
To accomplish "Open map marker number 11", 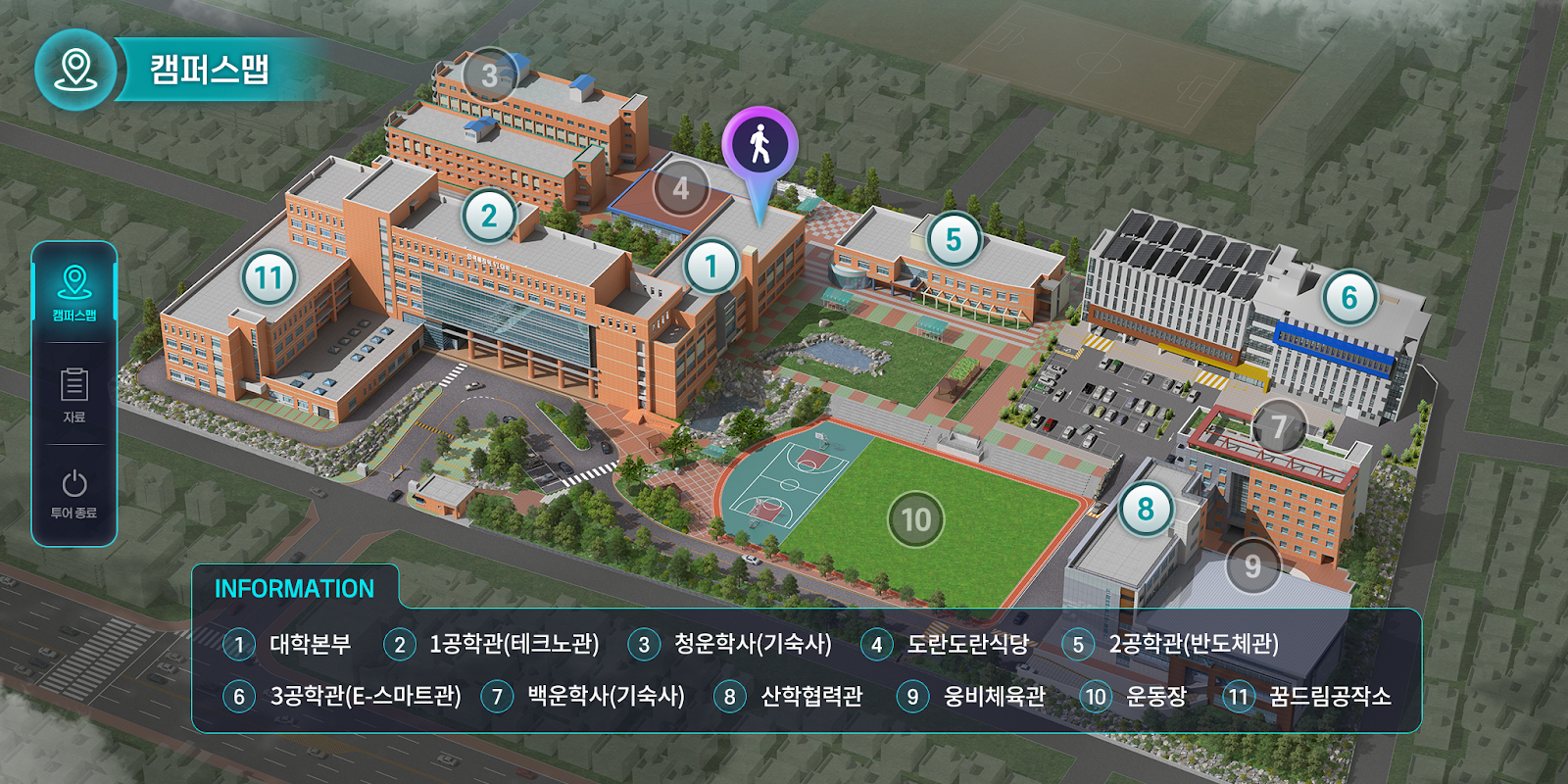I will (x=269, y=278).
